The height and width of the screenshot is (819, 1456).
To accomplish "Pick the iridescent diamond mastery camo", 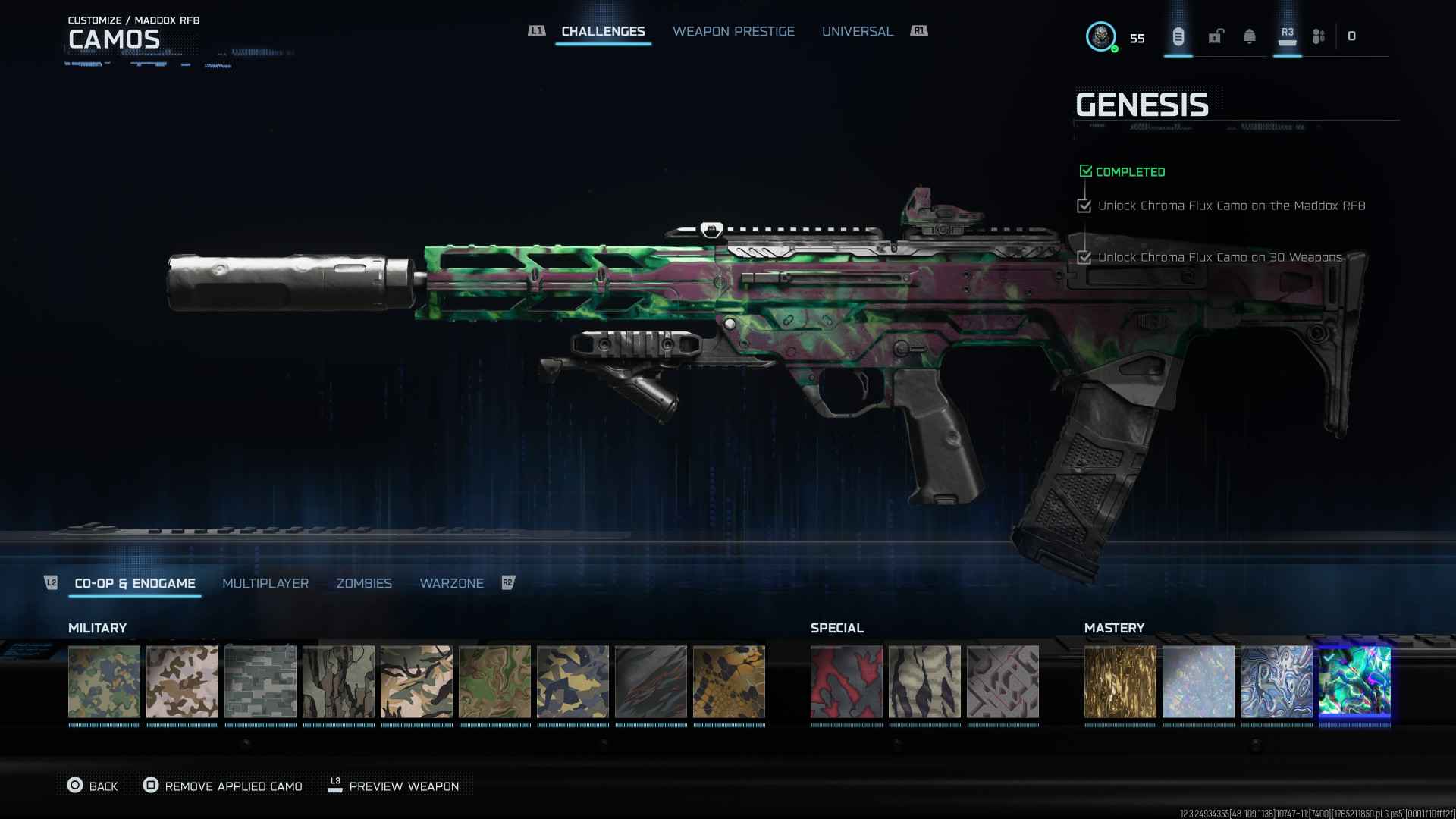I will [1198, 681].
